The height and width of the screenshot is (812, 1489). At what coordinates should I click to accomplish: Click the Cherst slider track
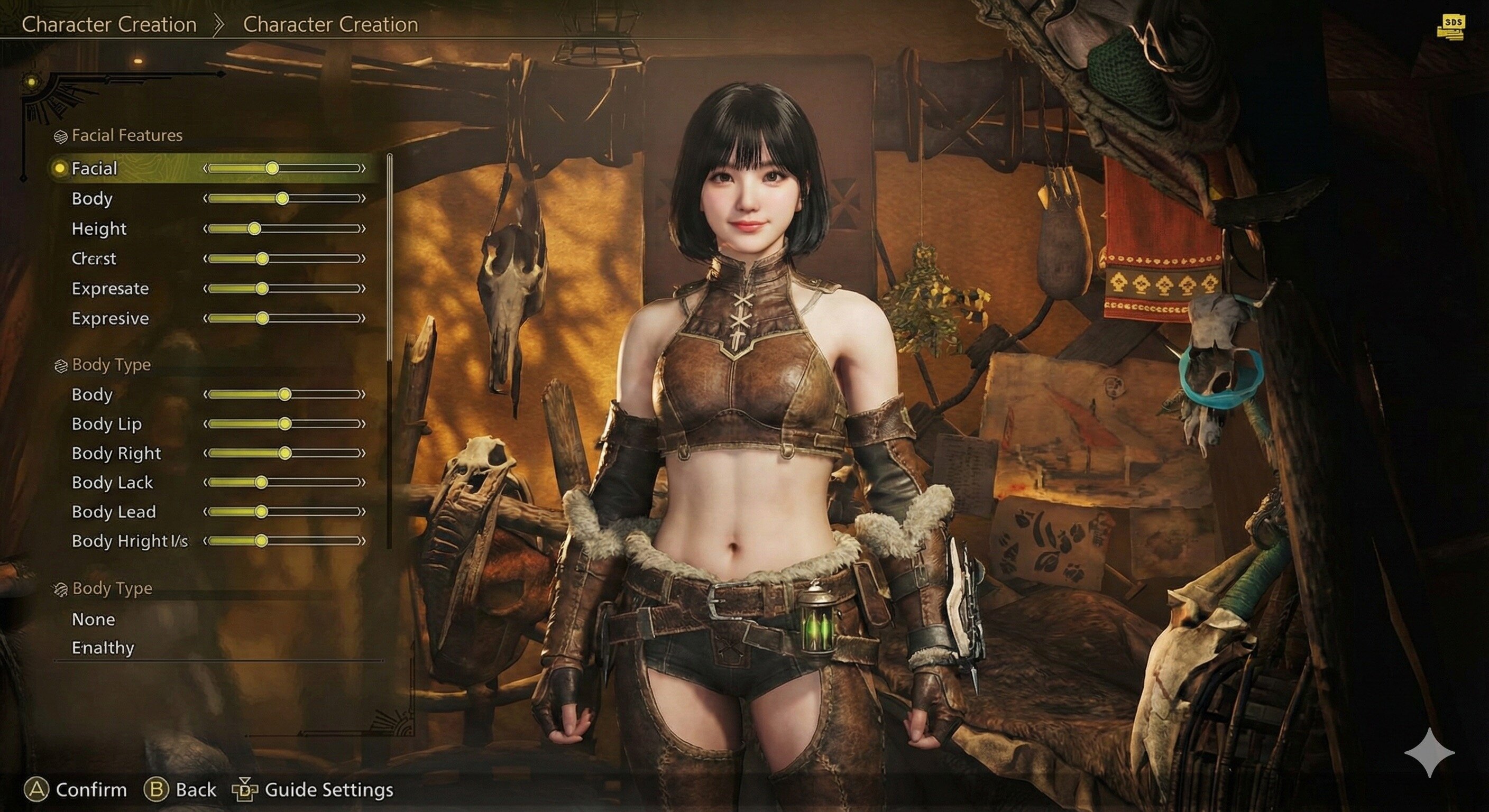point(284,259)
